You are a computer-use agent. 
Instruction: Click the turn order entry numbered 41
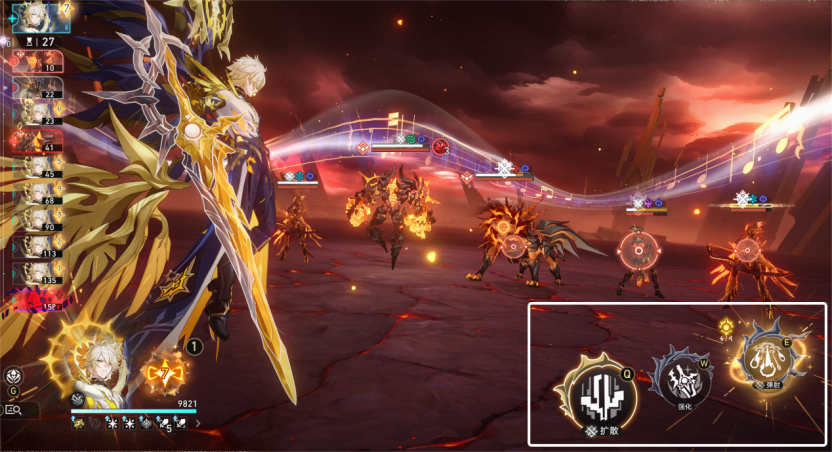(37, 142)
